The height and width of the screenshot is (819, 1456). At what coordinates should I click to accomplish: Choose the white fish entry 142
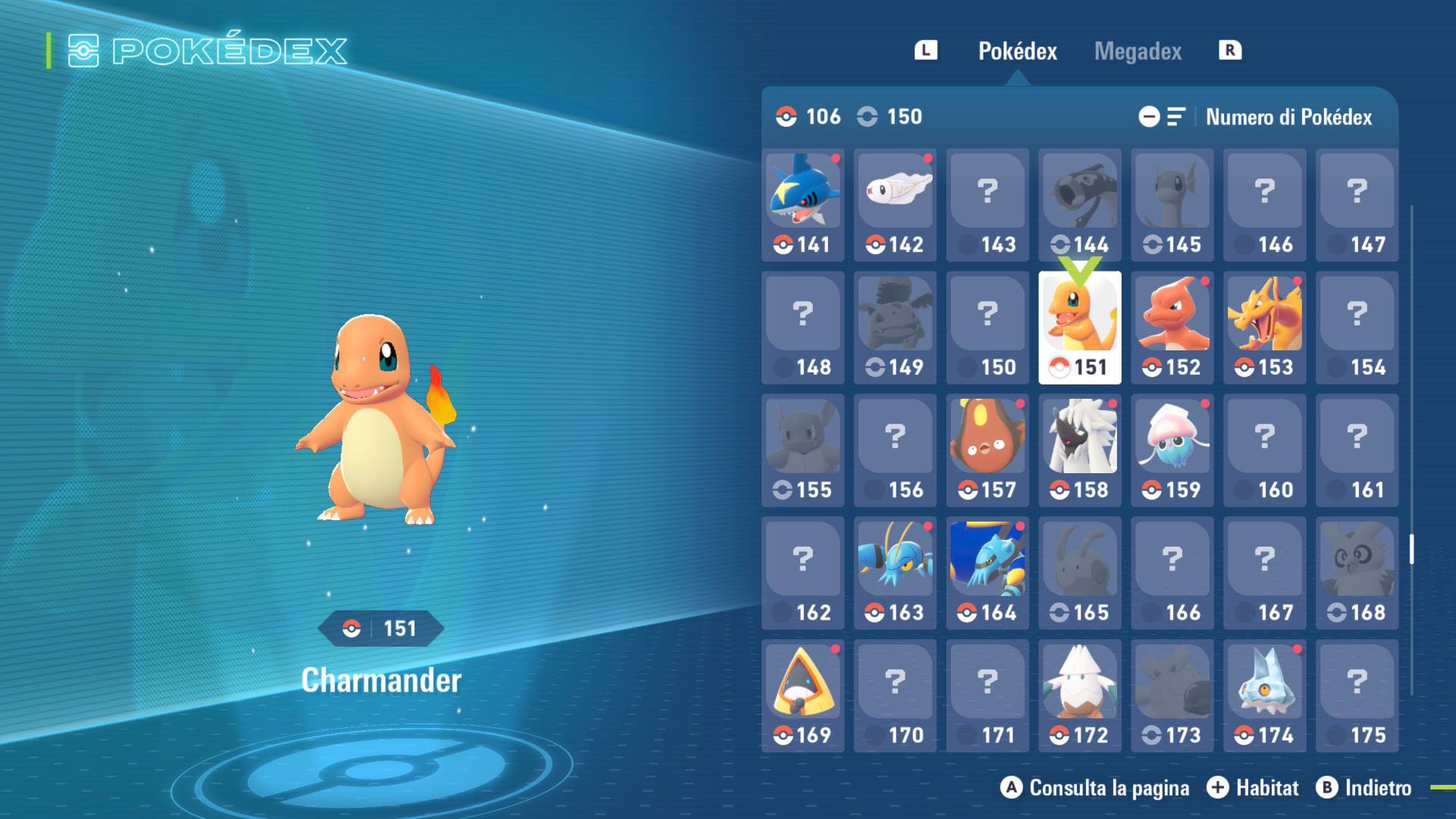coord(895,205)
